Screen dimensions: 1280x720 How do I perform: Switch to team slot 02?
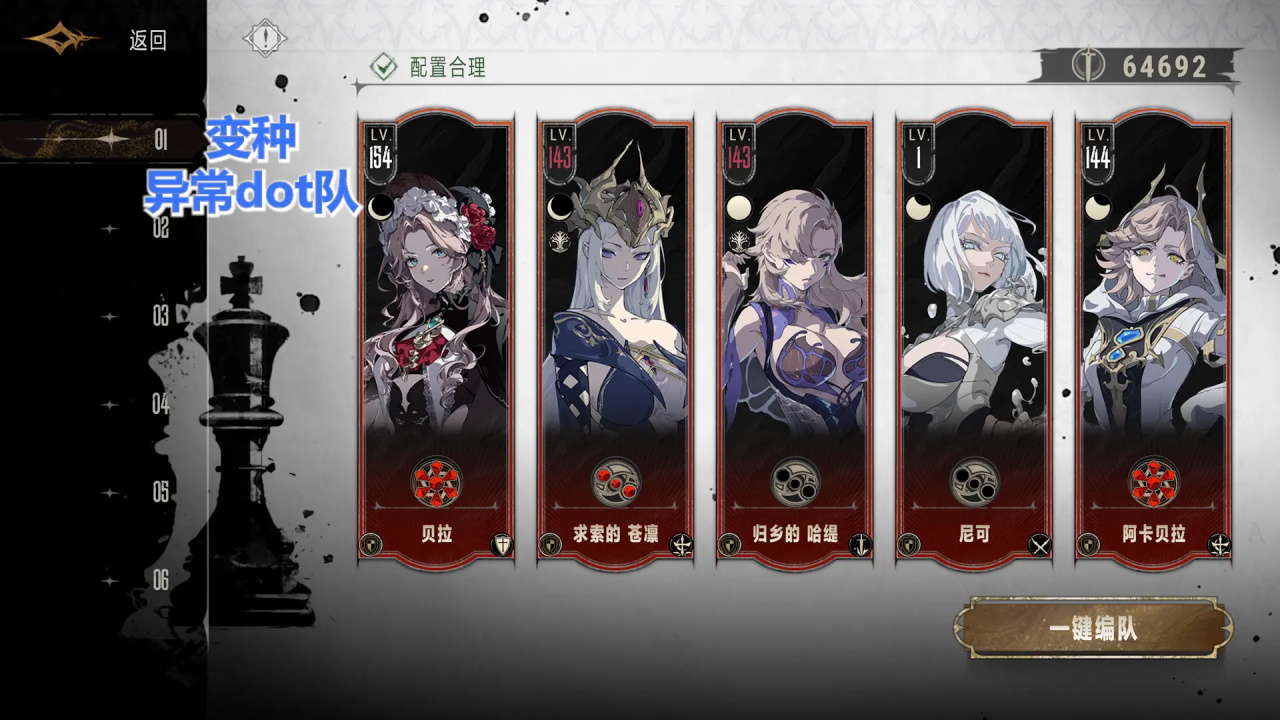click(x=160, y=228)
